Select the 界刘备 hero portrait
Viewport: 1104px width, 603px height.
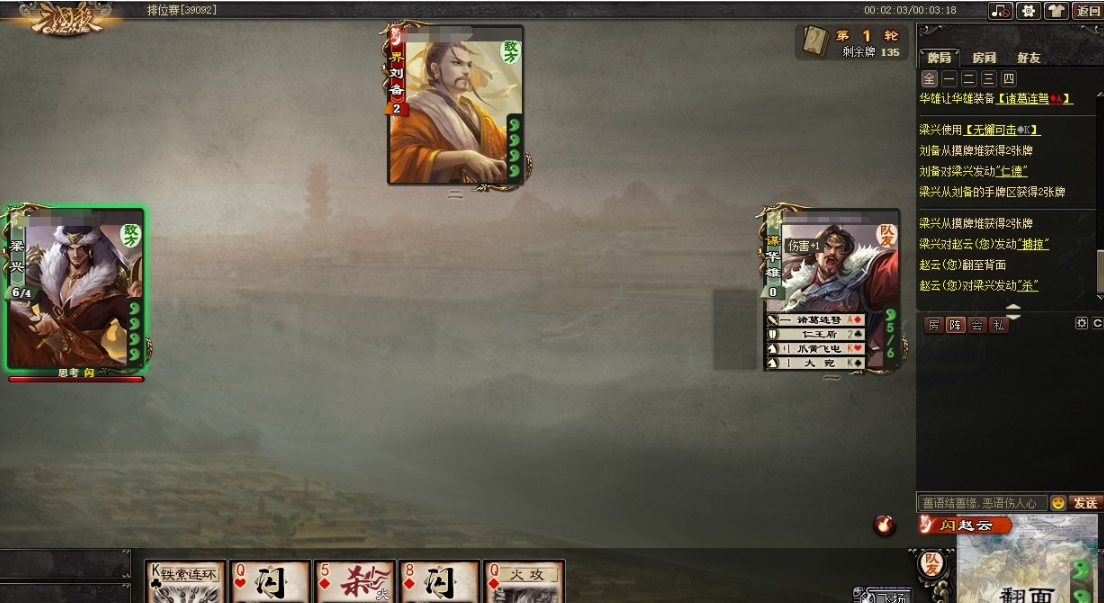(456, 105)
